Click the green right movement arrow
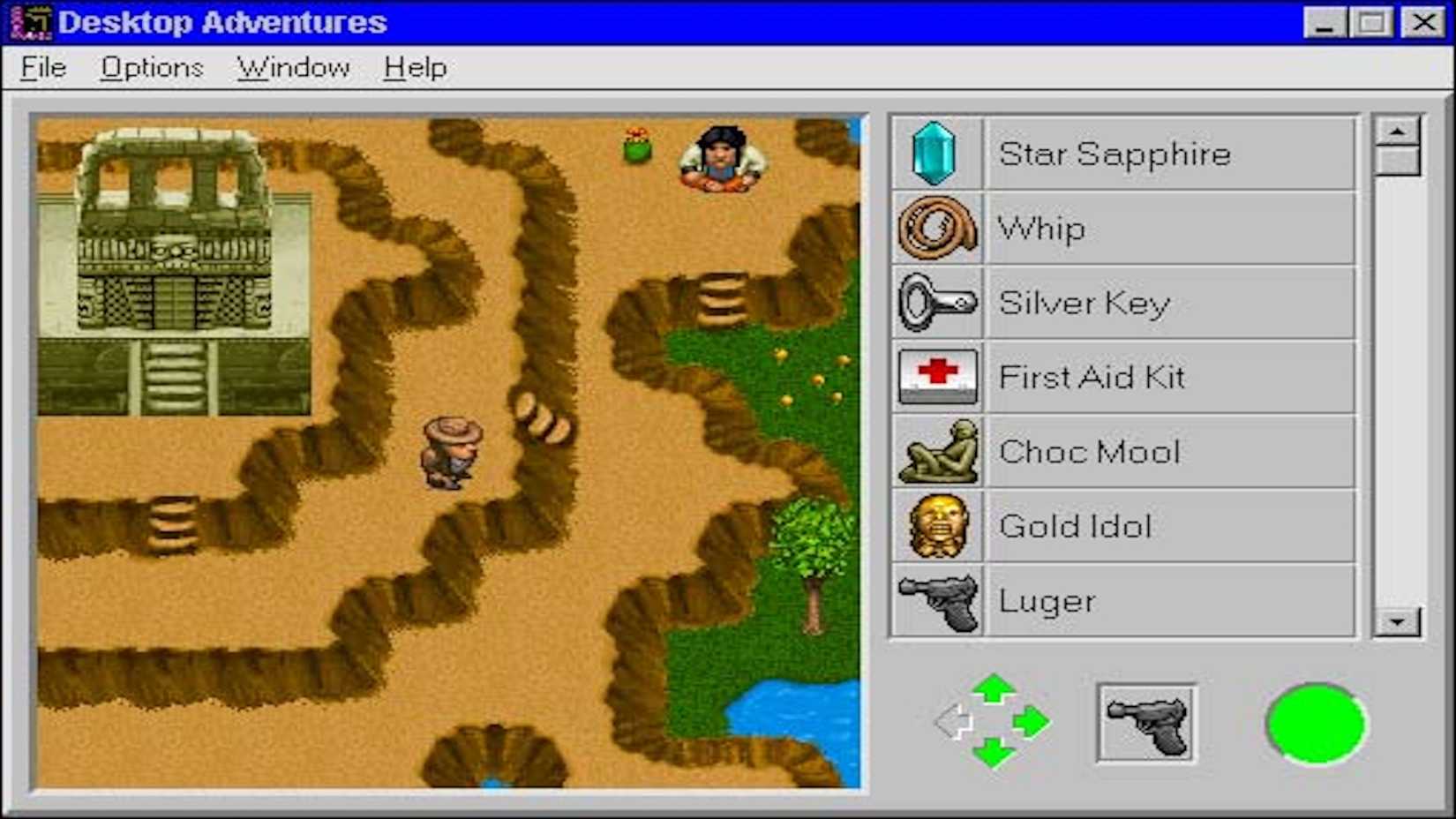Viewport: 1456px width, 819px height. [x=1031, y=722]
